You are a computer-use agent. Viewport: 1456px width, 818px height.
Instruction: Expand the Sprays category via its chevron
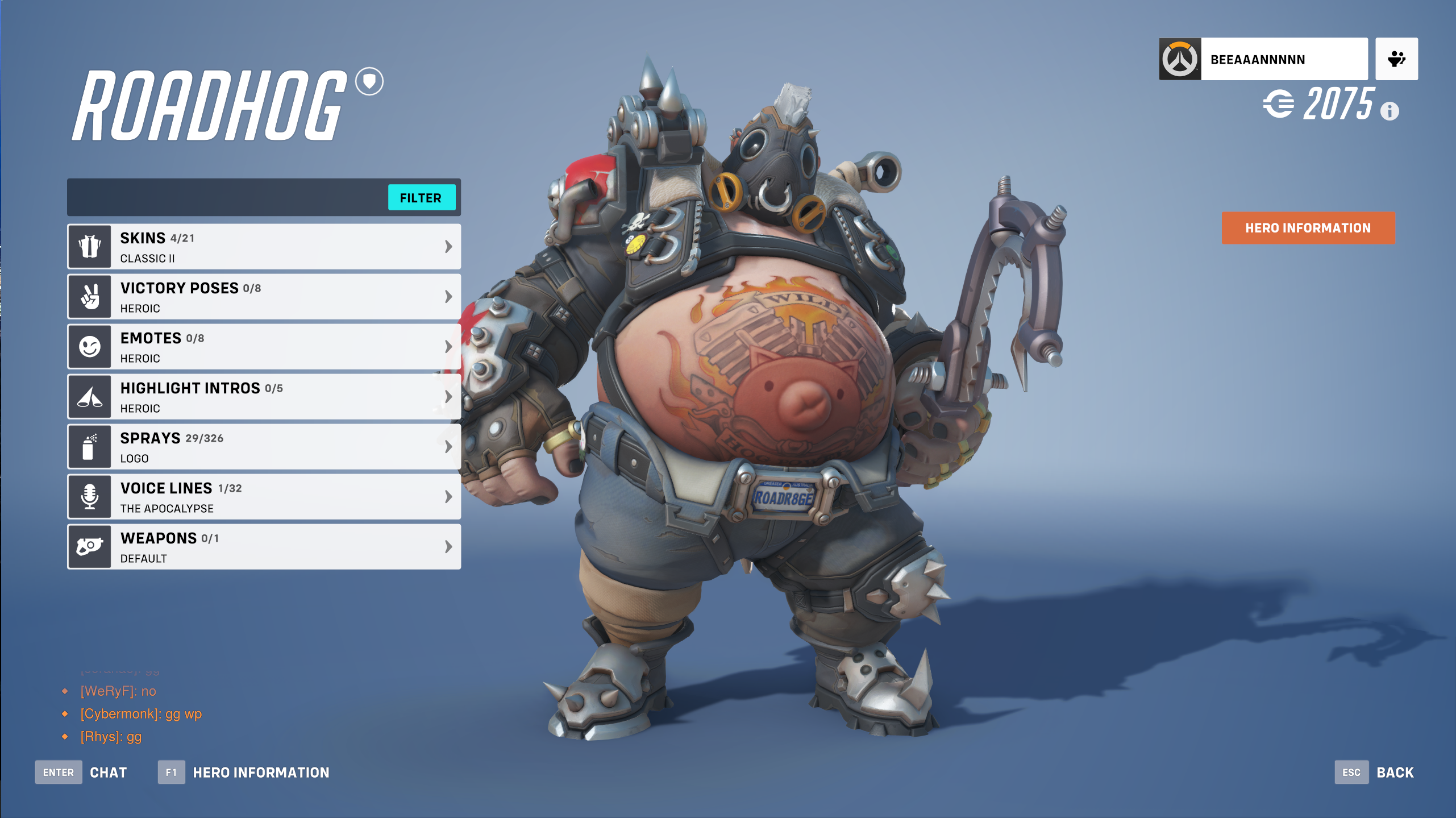coord(448,446)
